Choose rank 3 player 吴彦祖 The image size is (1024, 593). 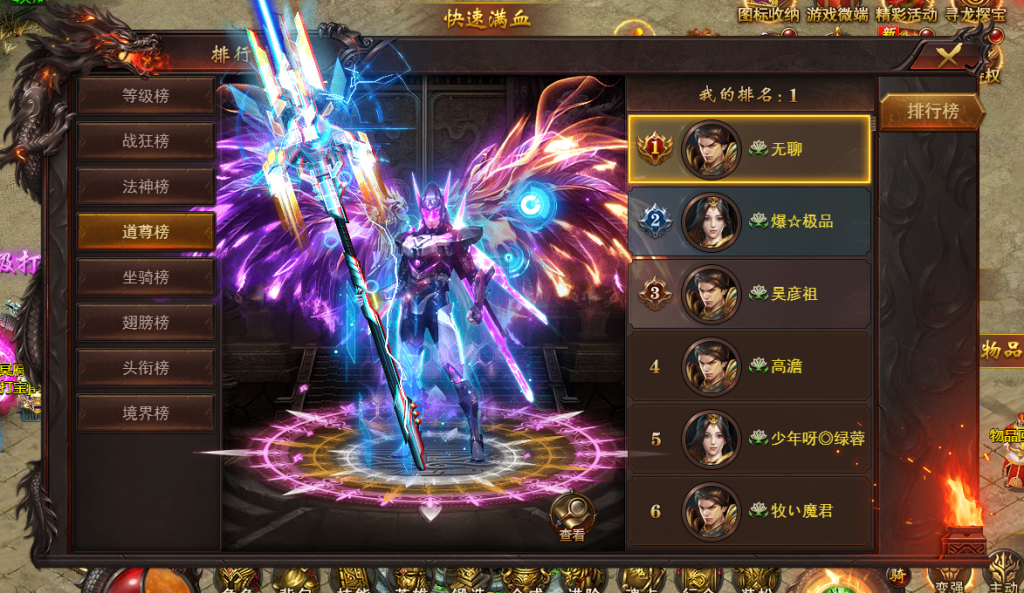pos(749,294)
